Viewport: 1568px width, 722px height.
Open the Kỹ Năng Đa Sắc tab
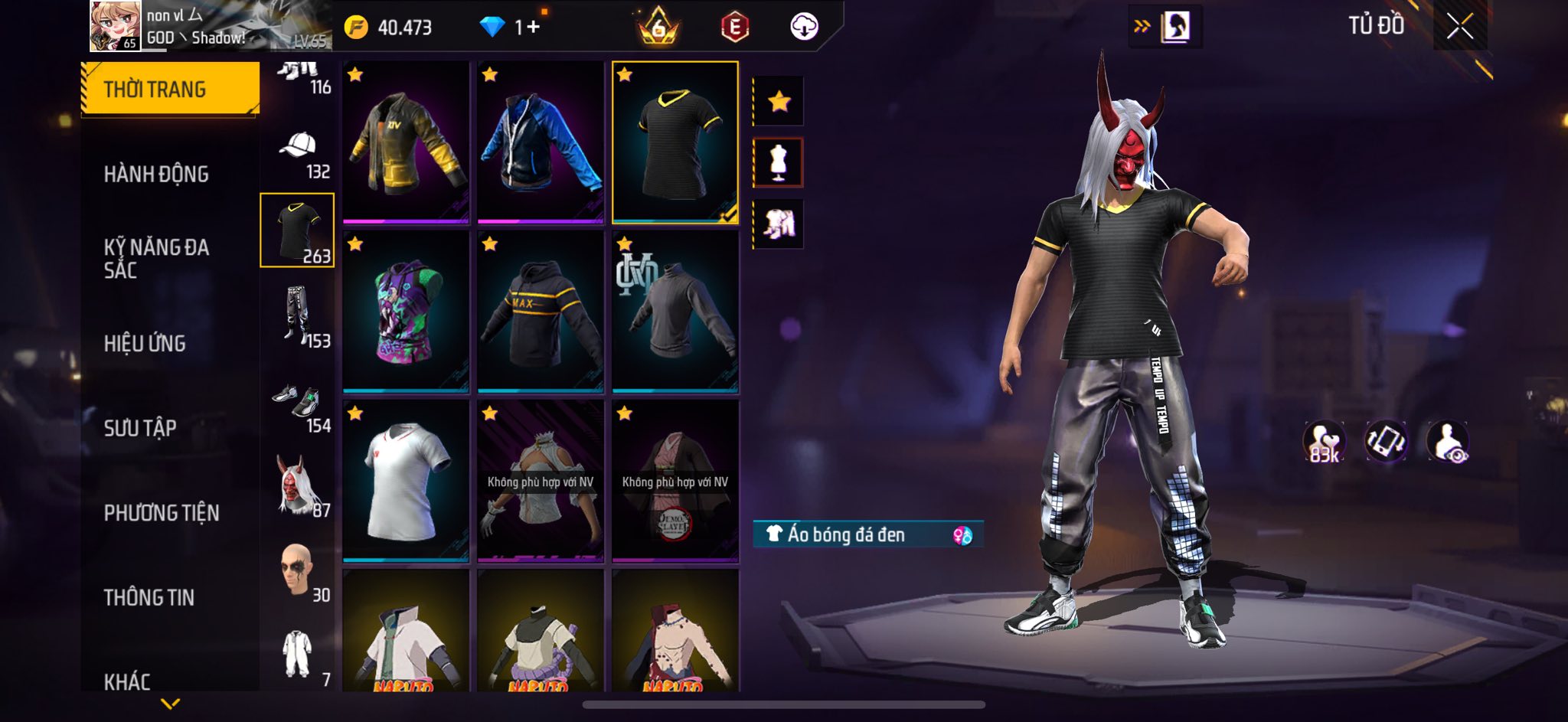[156, 258]
